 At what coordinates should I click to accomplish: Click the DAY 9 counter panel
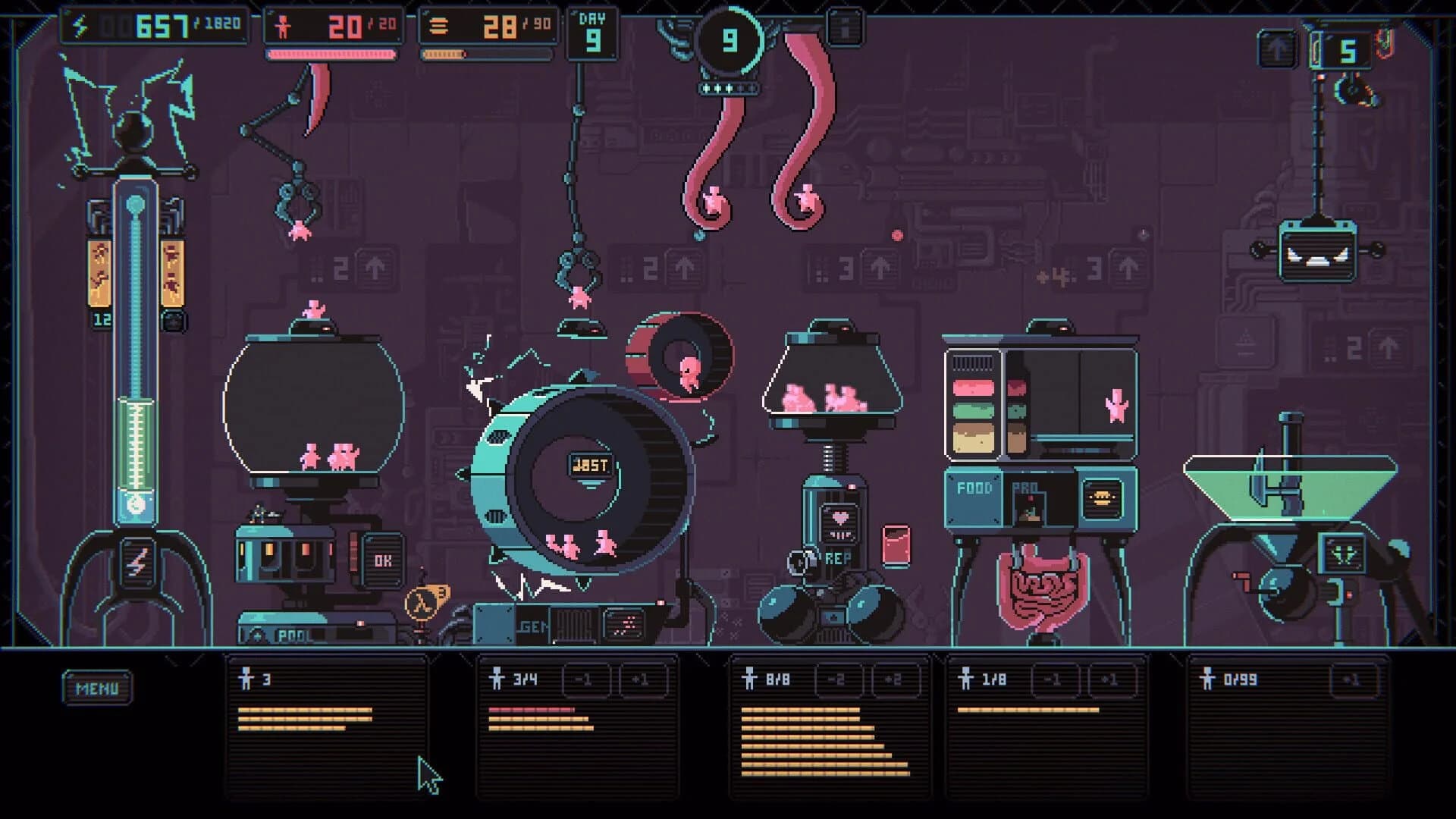[x=591, y=32]
